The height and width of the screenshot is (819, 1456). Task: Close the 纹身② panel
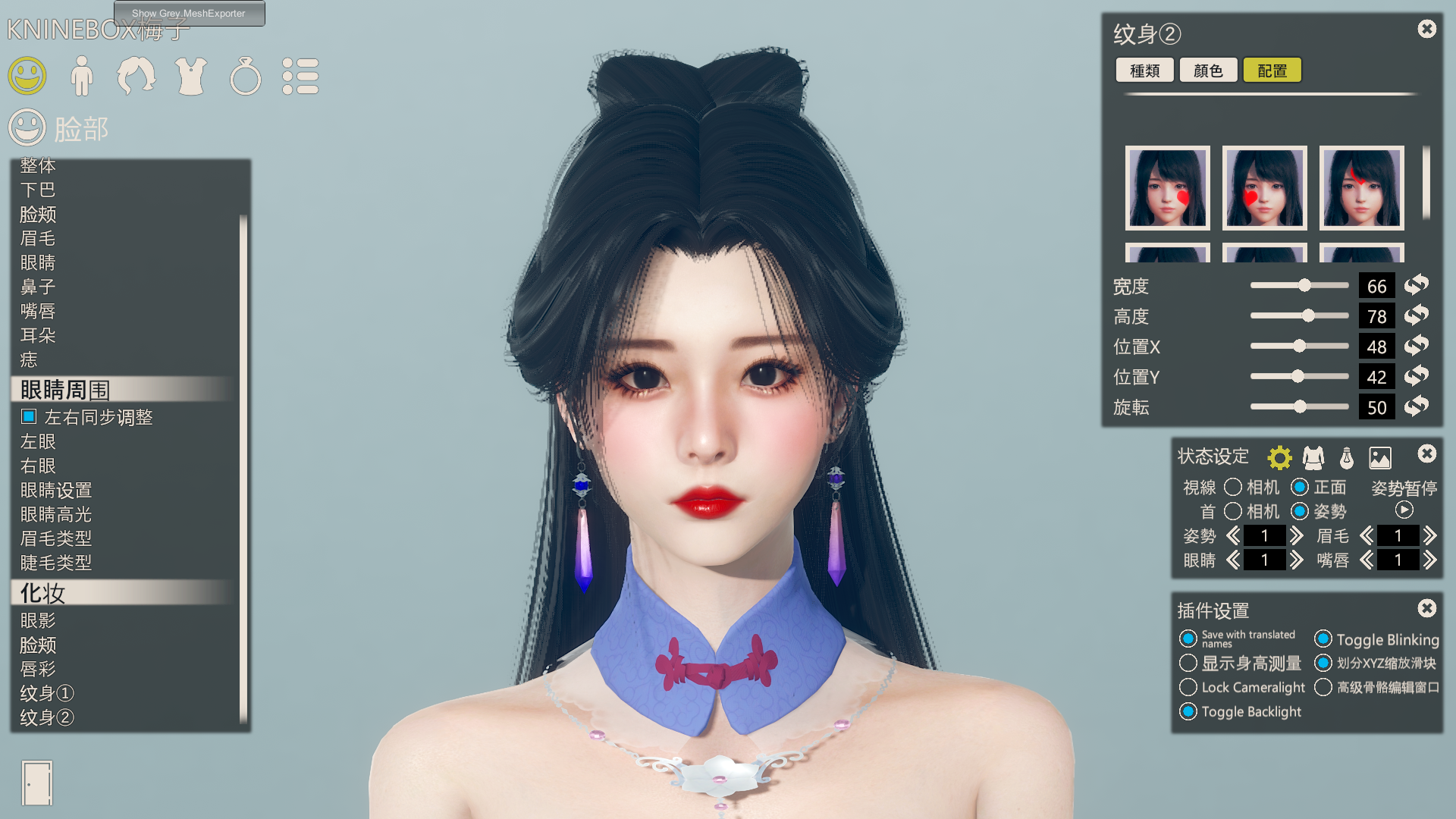pyautogui.click(x=1426, y=29)
